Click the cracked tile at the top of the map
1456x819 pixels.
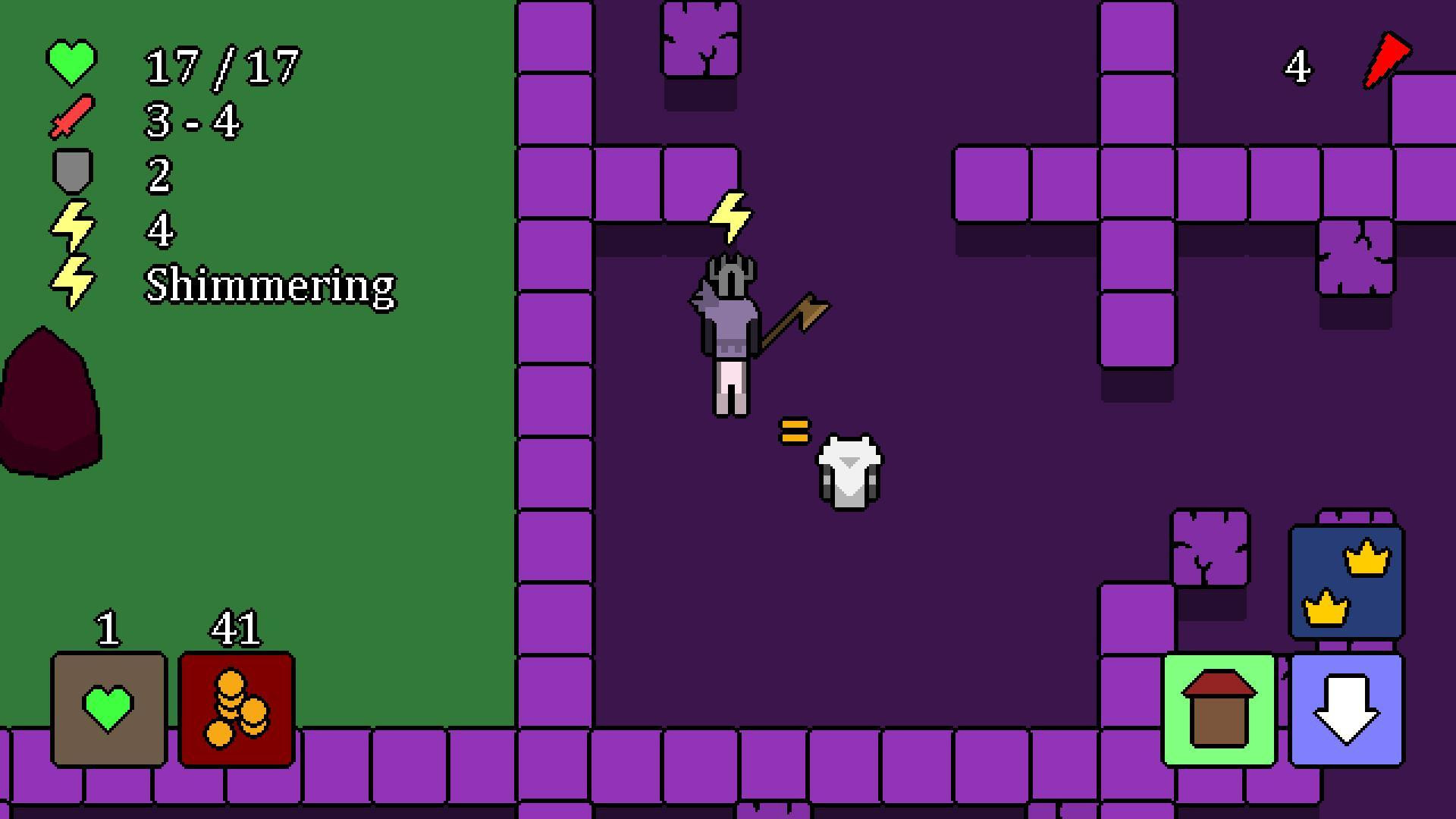pos(701,38)
